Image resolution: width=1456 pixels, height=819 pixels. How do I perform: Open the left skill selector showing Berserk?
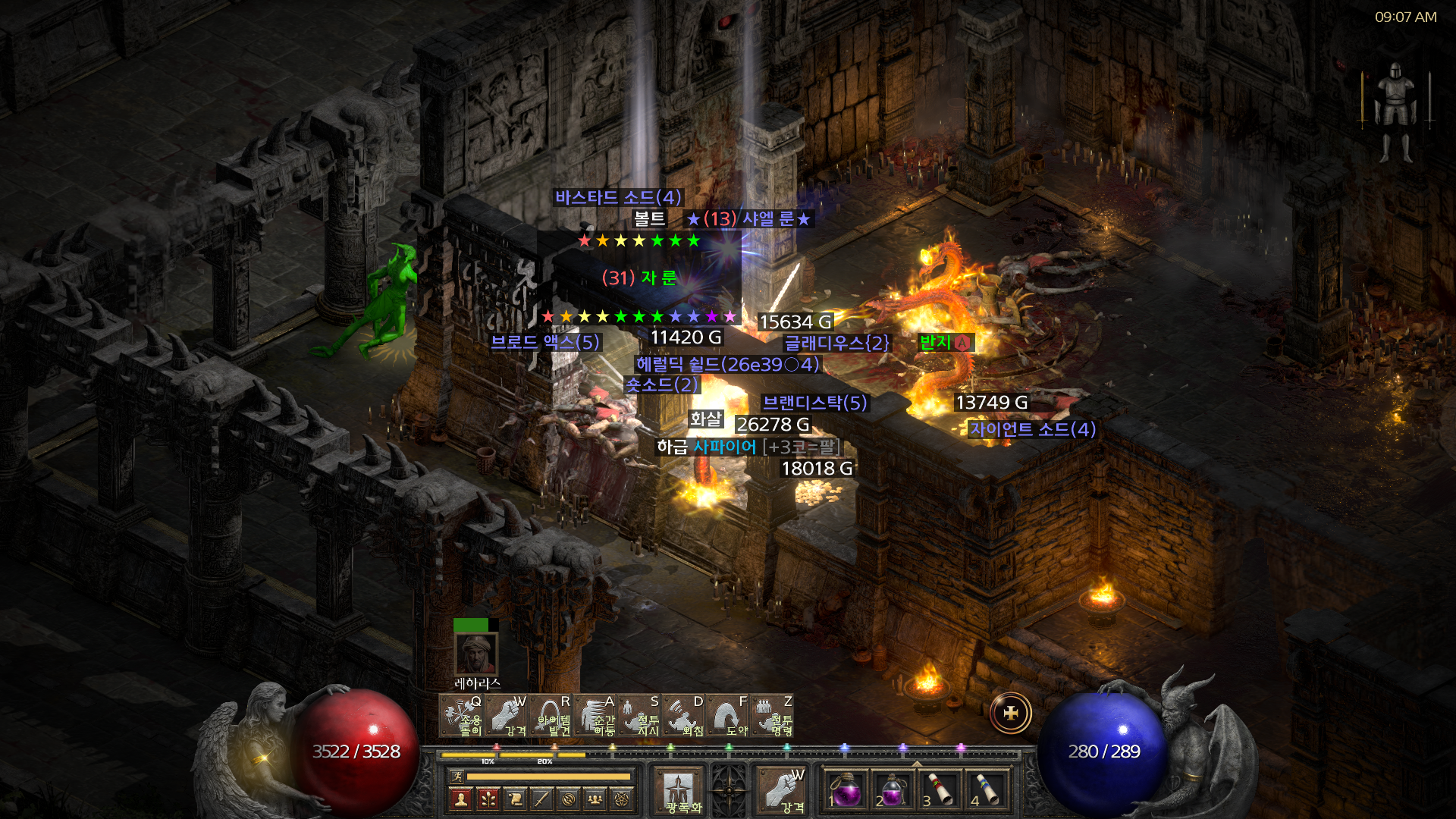point(679,790)
